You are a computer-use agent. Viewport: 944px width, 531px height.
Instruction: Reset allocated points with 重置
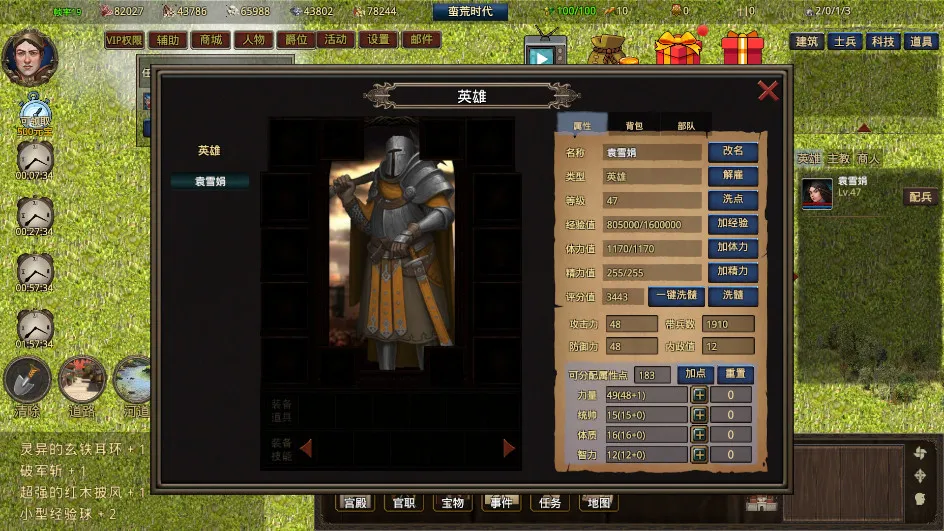tap(735, 374)
